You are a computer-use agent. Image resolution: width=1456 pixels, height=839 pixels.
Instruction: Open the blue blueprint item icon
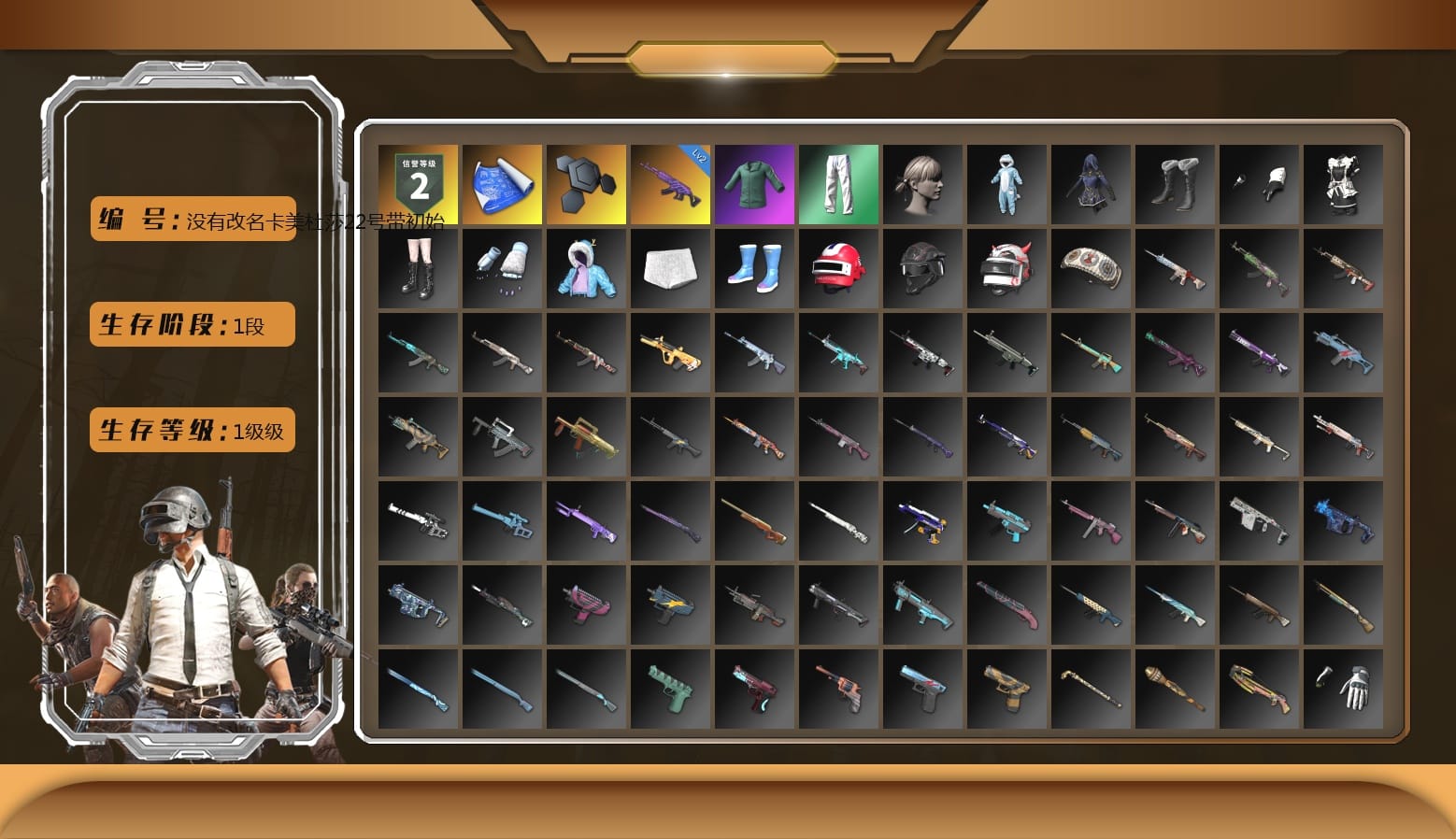(502, 183)
